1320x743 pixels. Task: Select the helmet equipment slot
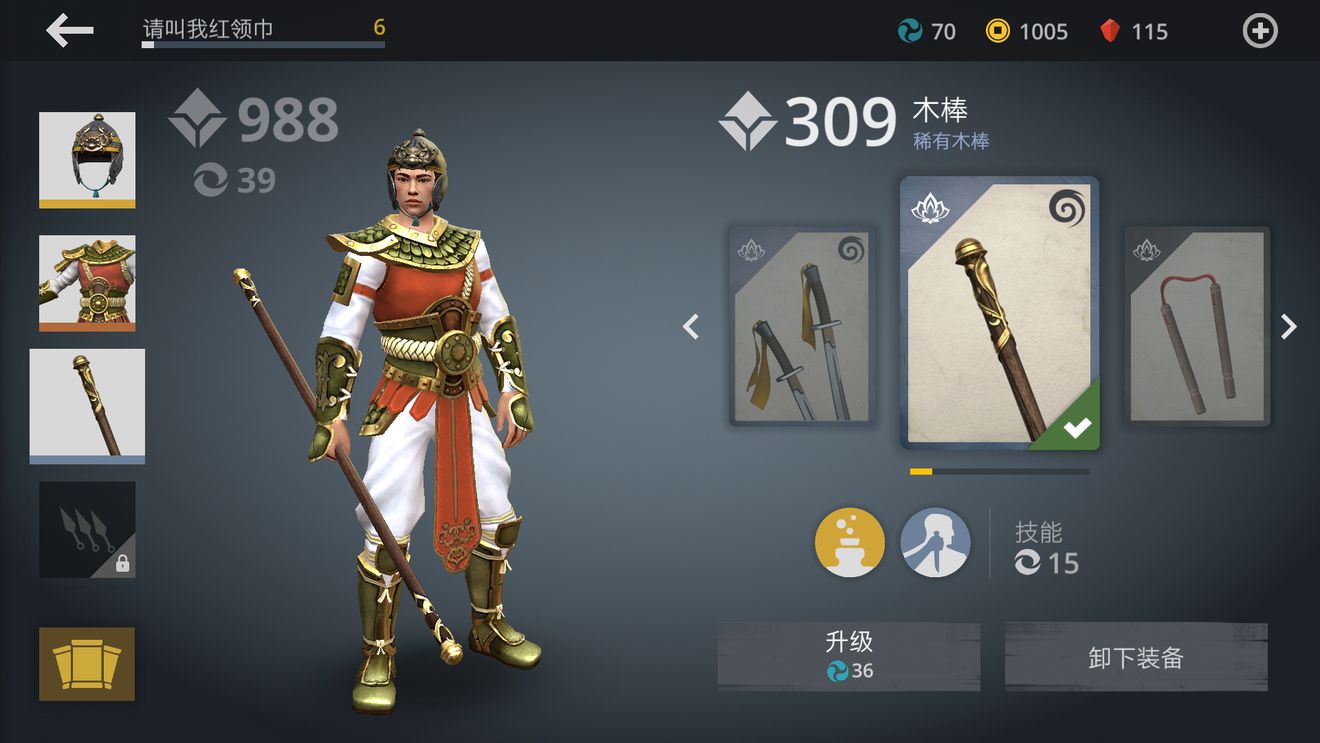point(87,160)
